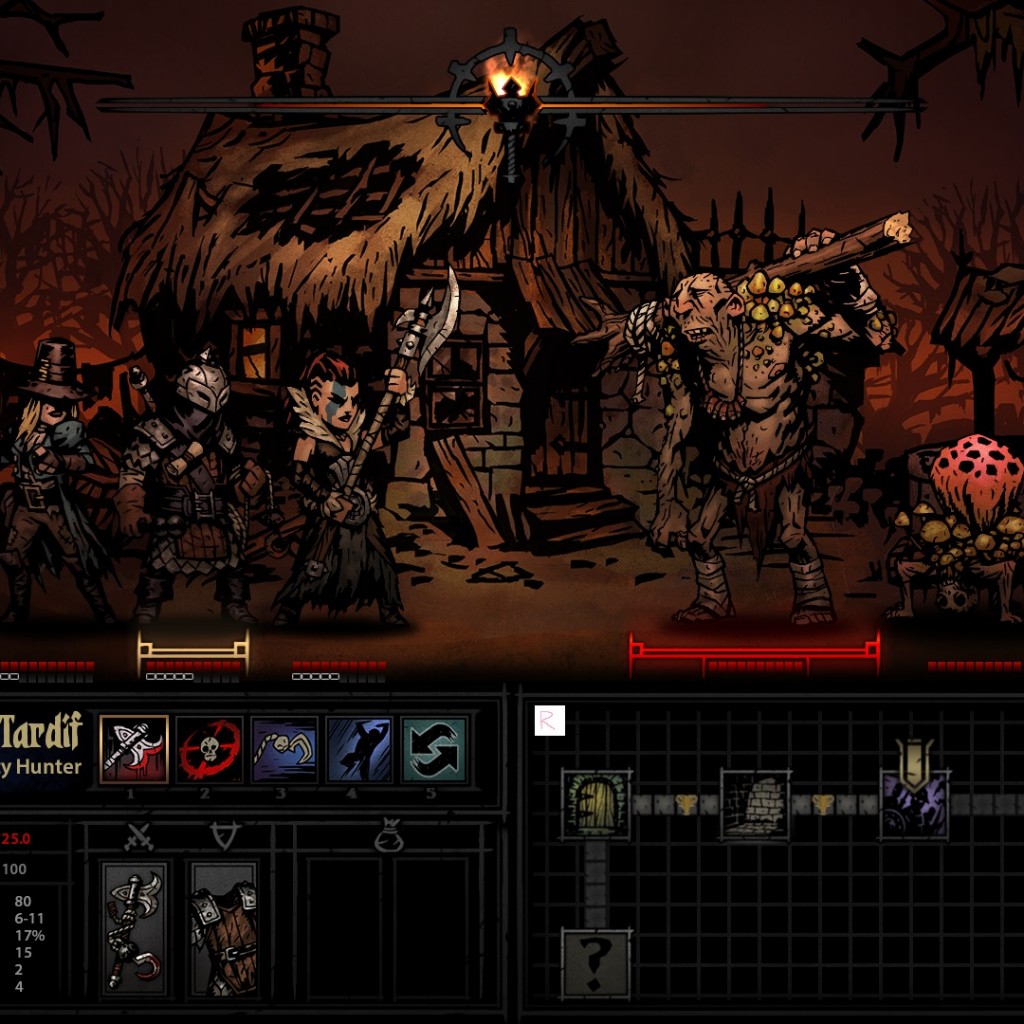This screenshot has width=1024, height=1024.
Task: Select the bloody axe attack skill
Action: pyautogui.click(x=133, y=750)
